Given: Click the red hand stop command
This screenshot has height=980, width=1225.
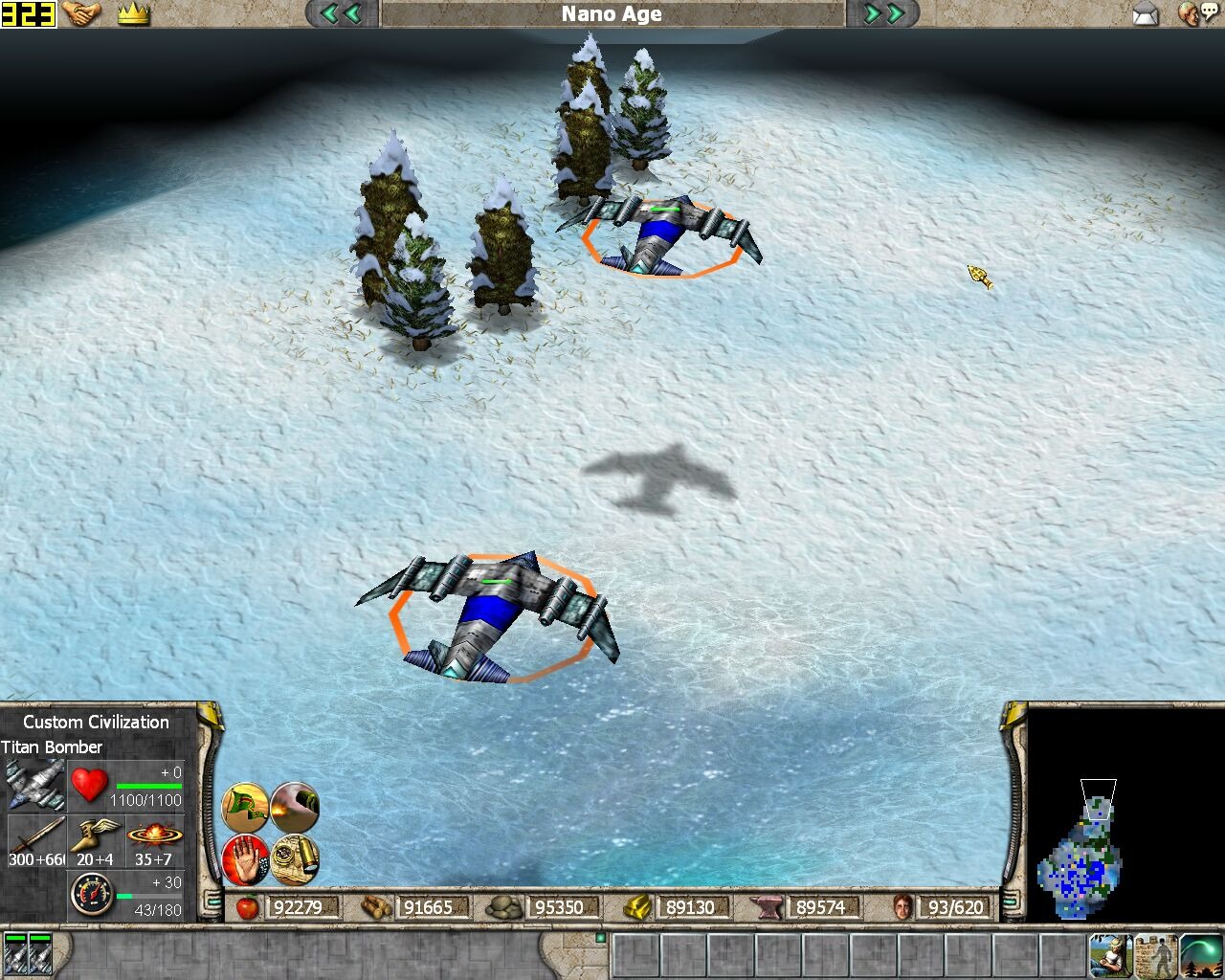Looking at the screenshot, I should tap(245, 858).
